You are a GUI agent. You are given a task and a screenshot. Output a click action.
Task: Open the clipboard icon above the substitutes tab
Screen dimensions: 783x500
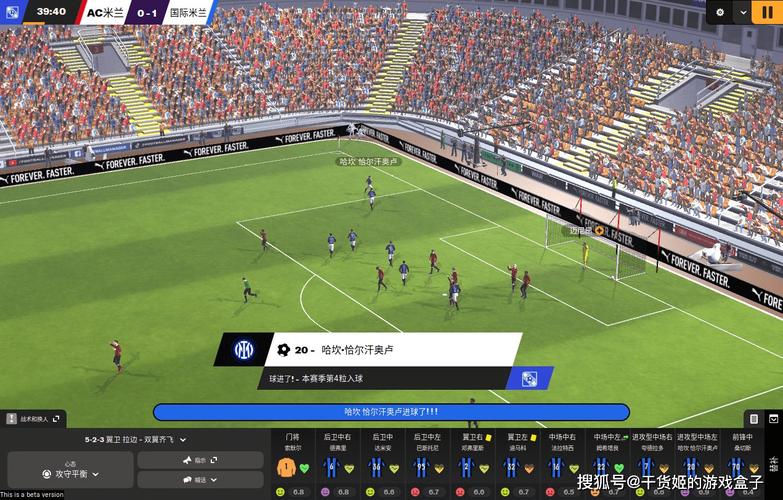(x=754, y=418)
